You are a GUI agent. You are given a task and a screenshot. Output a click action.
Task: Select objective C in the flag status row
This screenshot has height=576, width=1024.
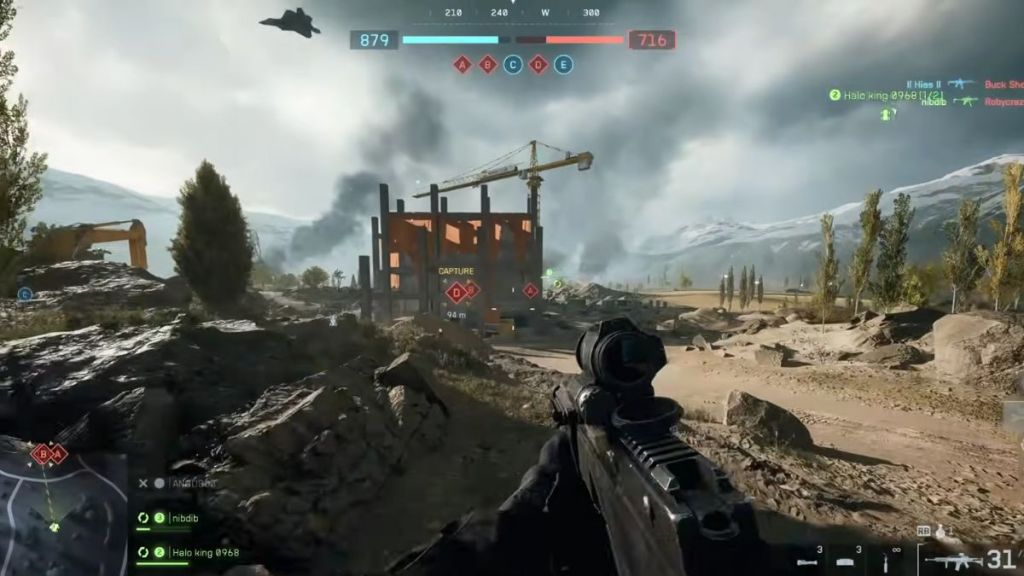[513, 65]
